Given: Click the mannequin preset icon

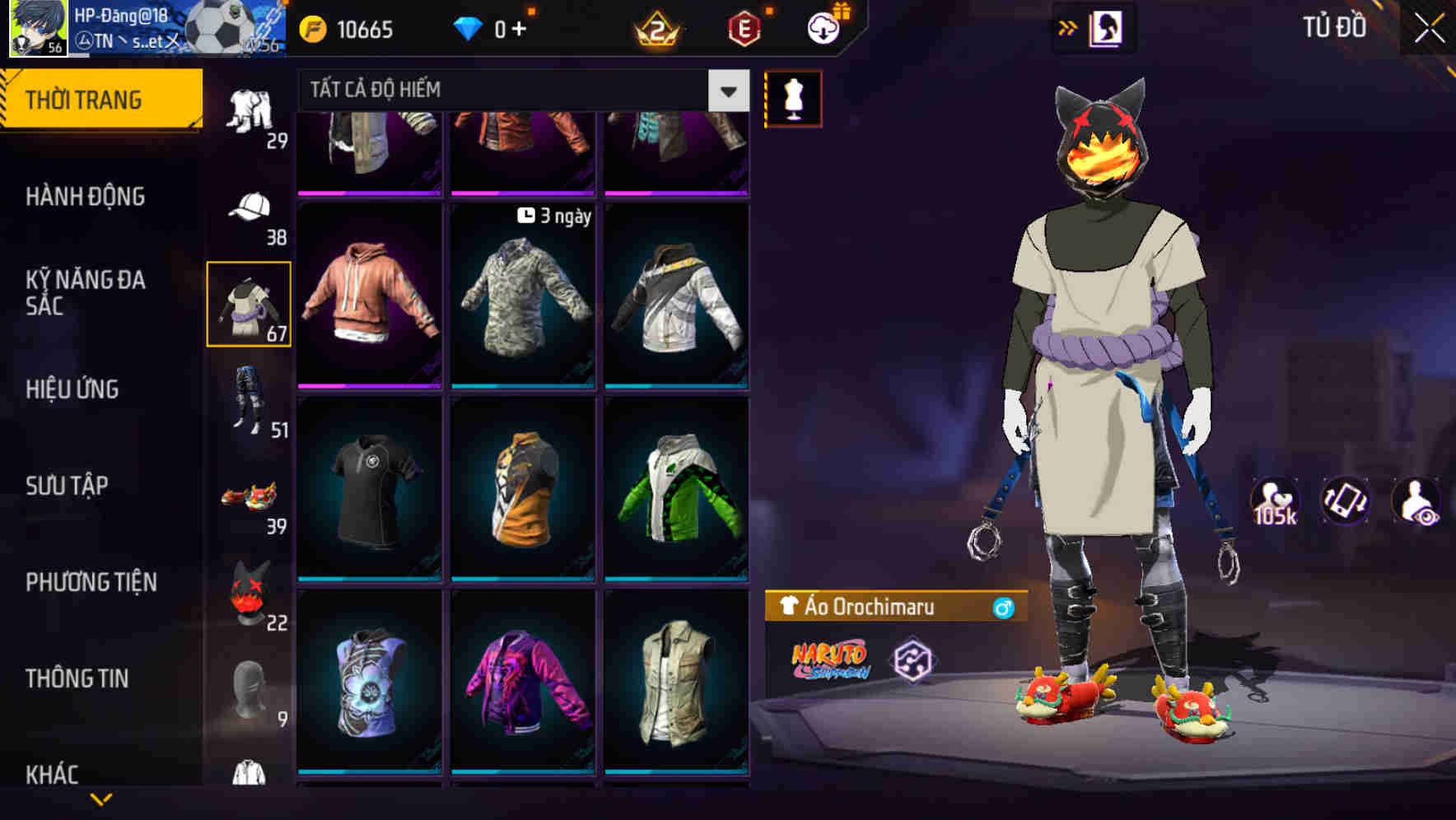Looking at the screenshot, I should 792,98.
